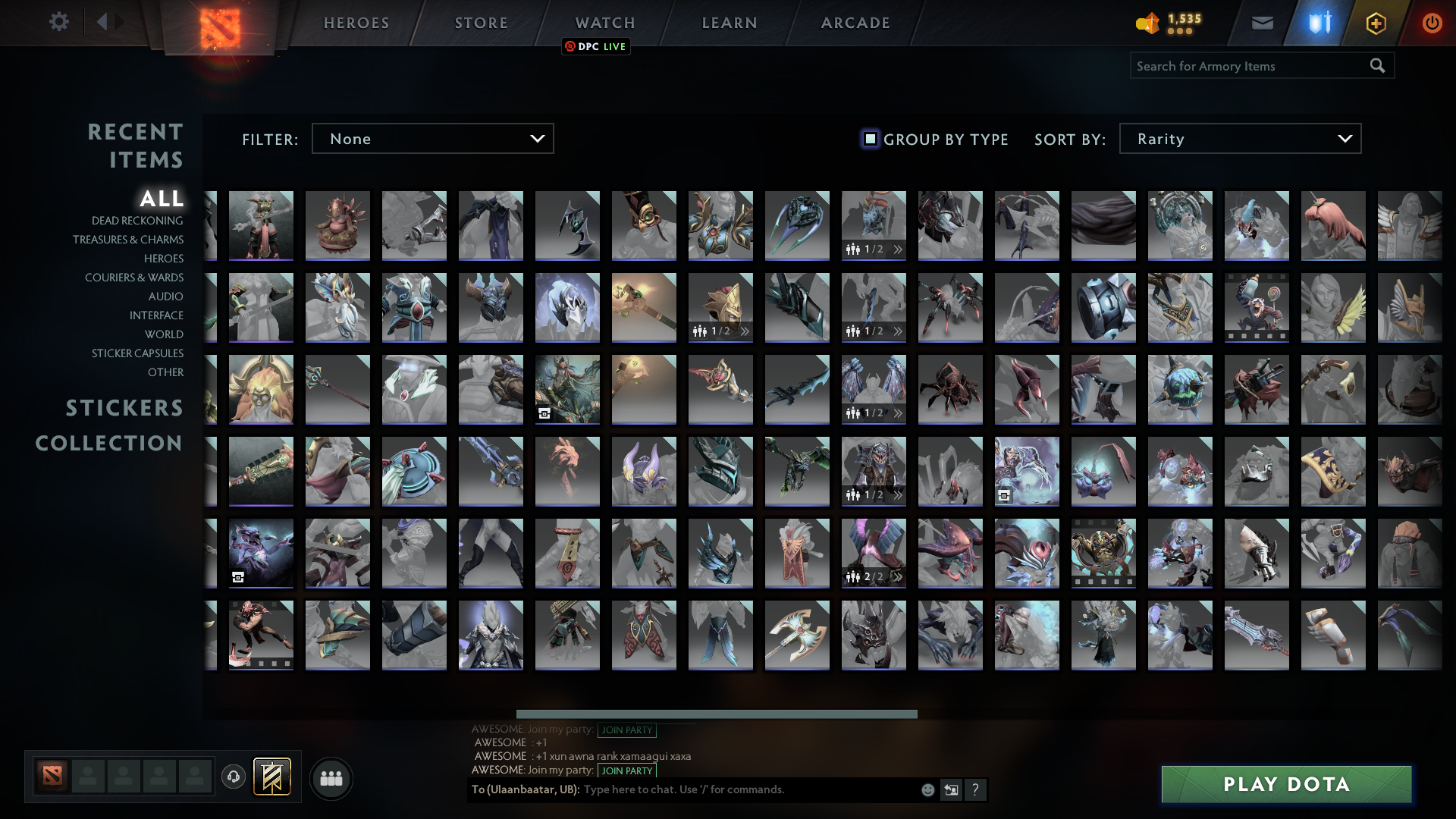Open the friends list icon
Viewport: 1456px width, 819px height.
click(x=330, y=777)
